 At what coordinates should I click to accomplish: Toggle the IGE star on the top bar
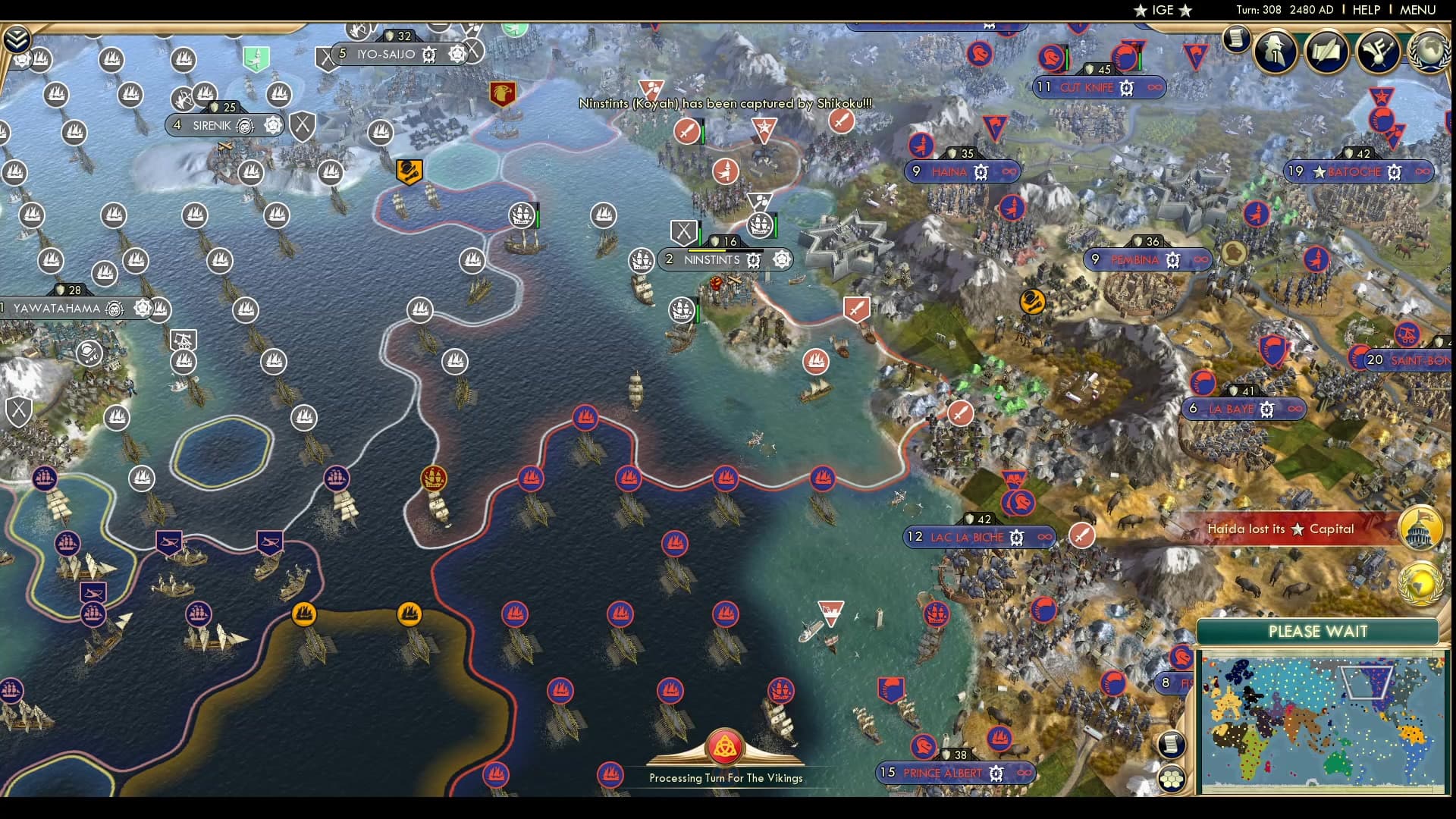[x=1140, y=11]
